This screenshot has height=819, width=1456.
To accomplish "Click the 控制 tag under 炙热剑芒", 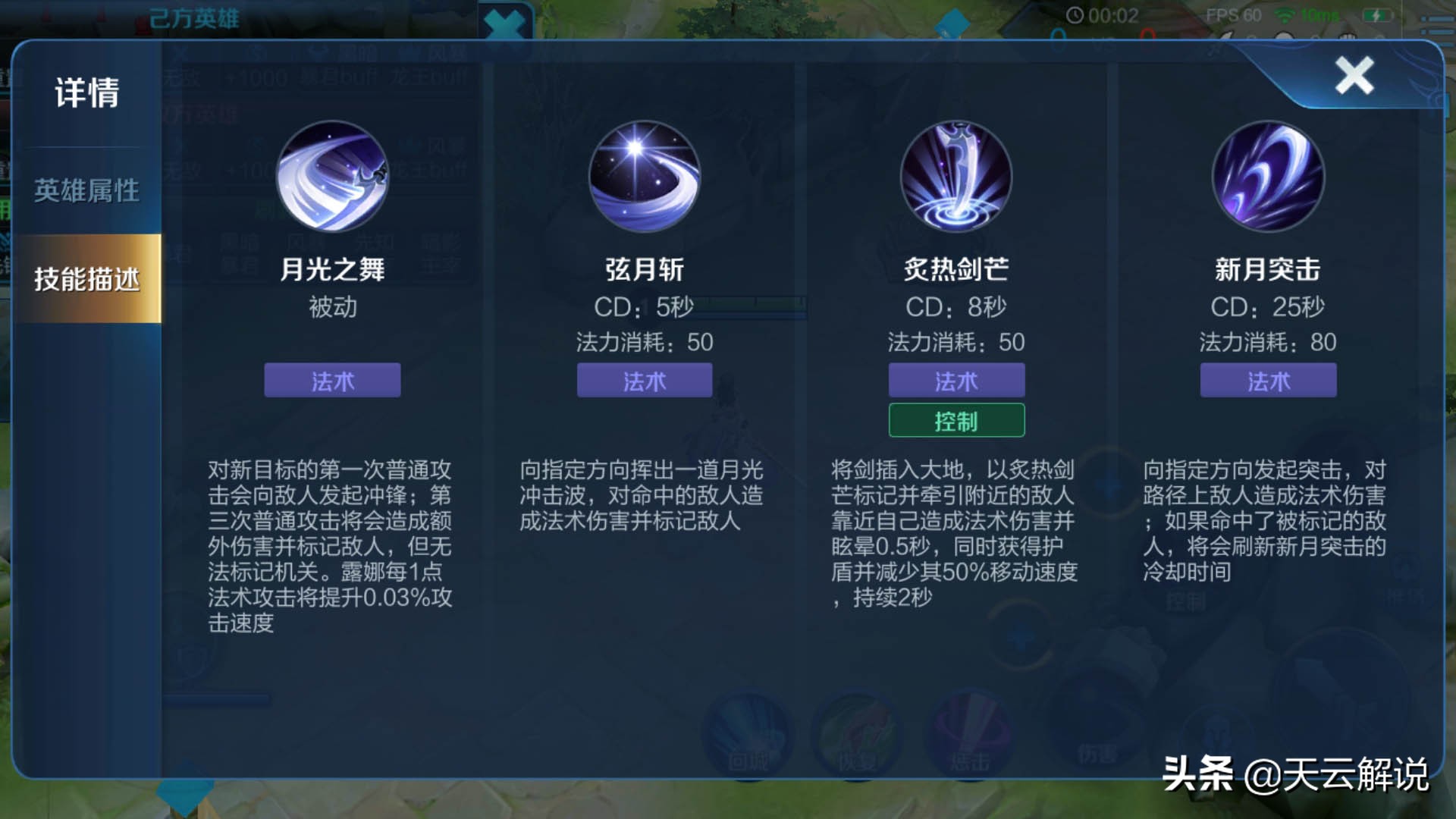I will [956, 419].
